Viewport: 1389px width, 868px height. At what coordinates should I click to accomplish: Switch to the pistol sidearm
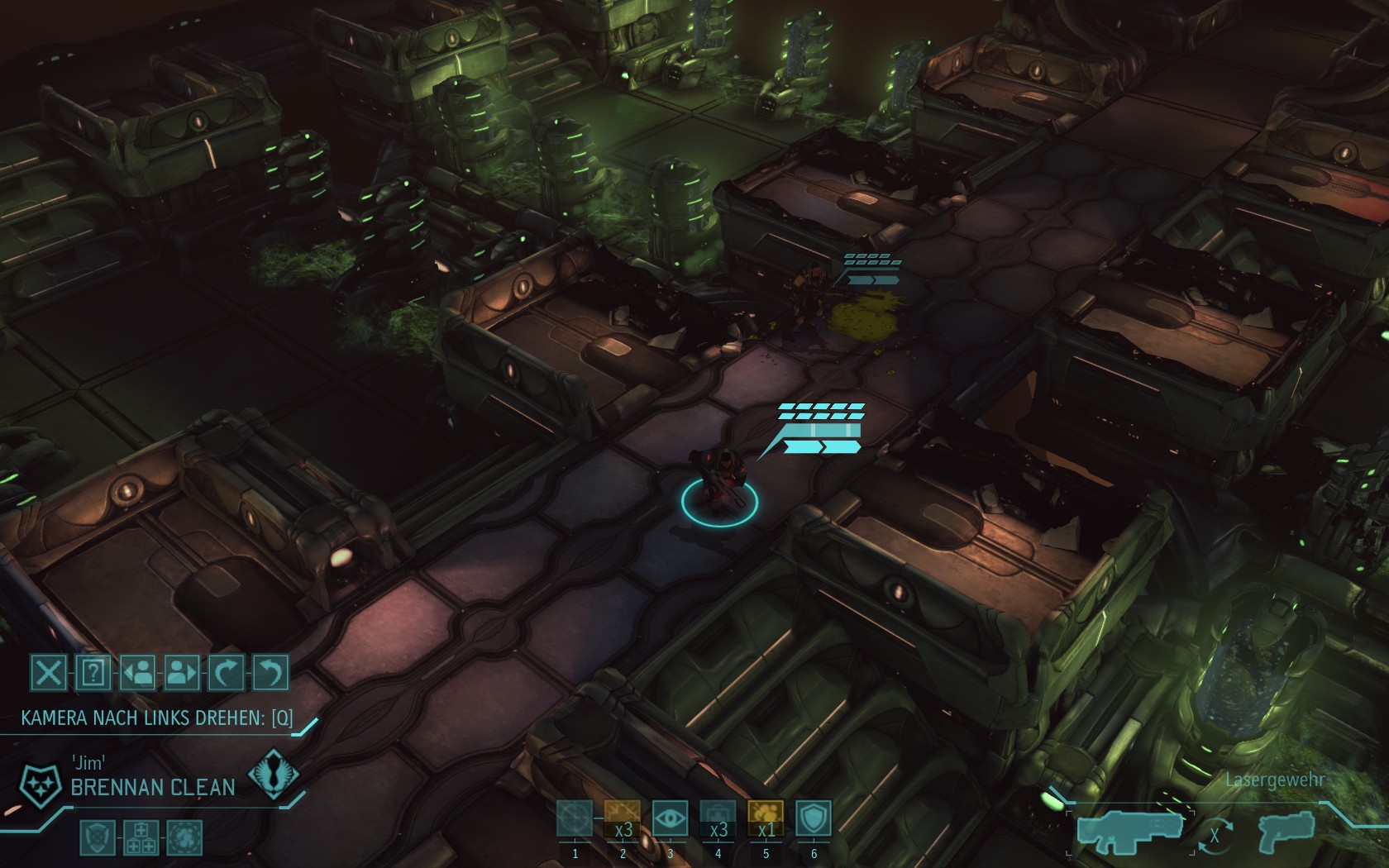pyautogui.click(x=1287, y=829)
